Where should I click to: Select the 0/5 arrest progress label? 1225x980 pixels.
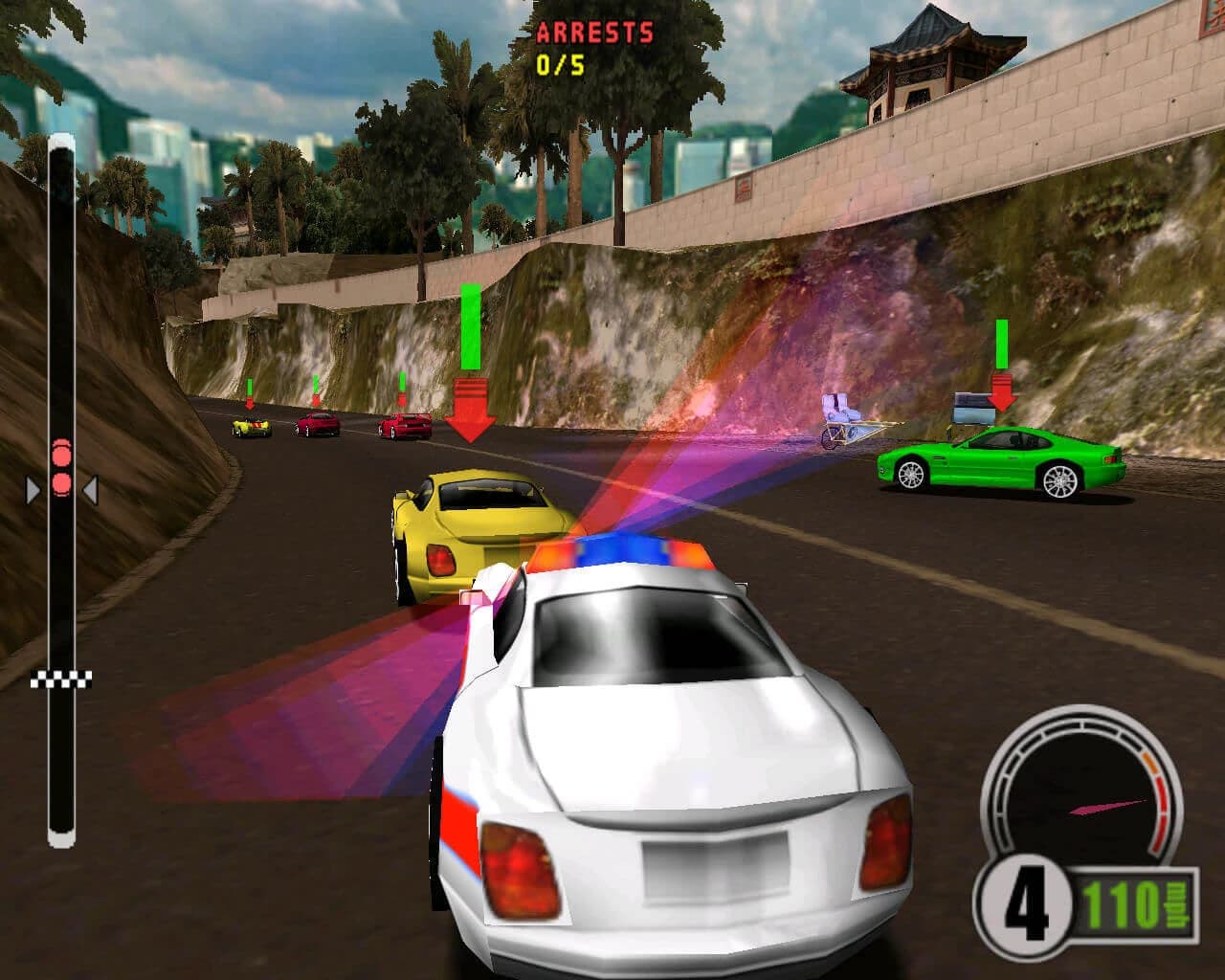pos(561,63)
